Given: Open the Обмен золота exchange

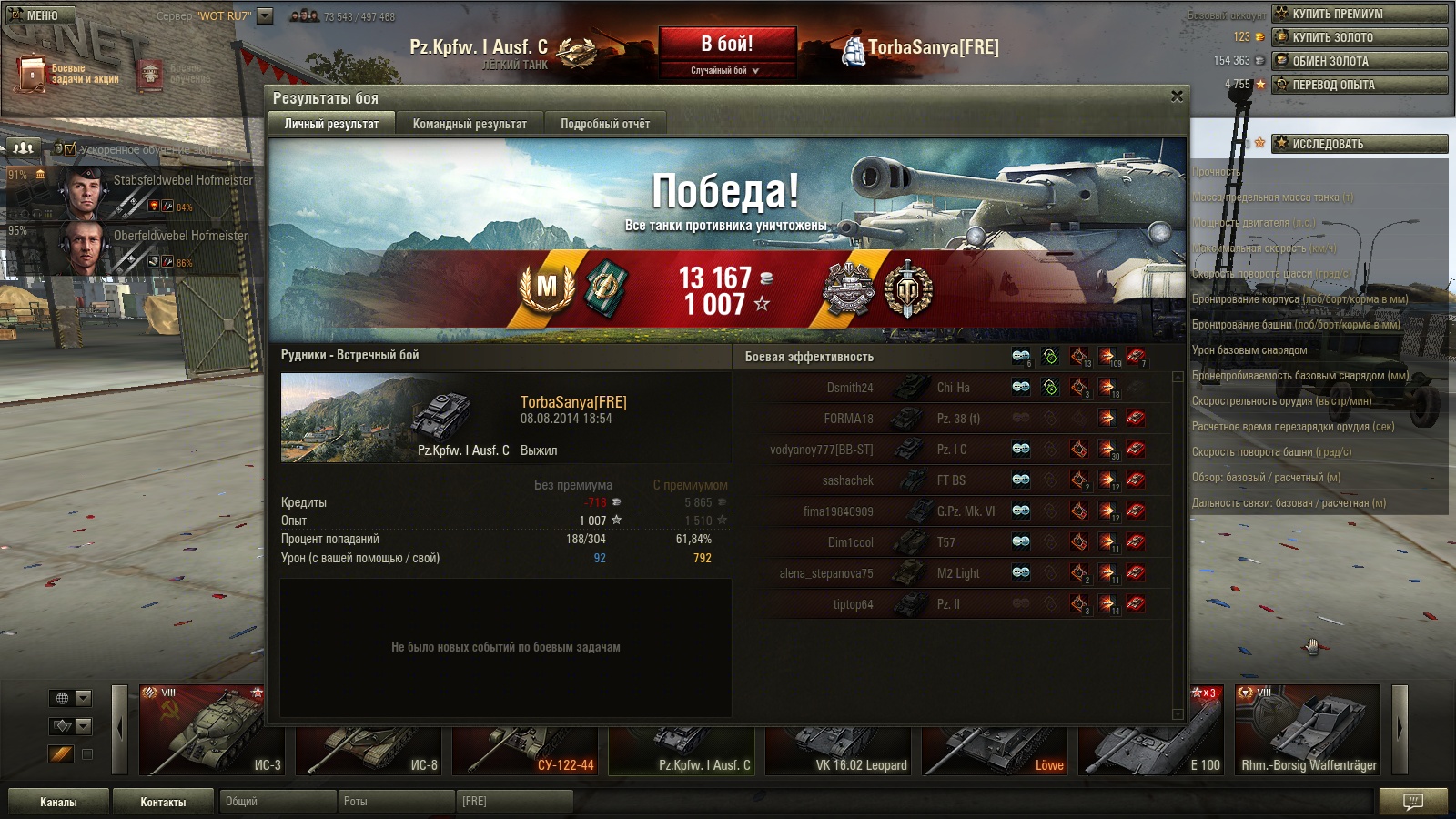Looking at the screenshot, I should coord(1360,61).
